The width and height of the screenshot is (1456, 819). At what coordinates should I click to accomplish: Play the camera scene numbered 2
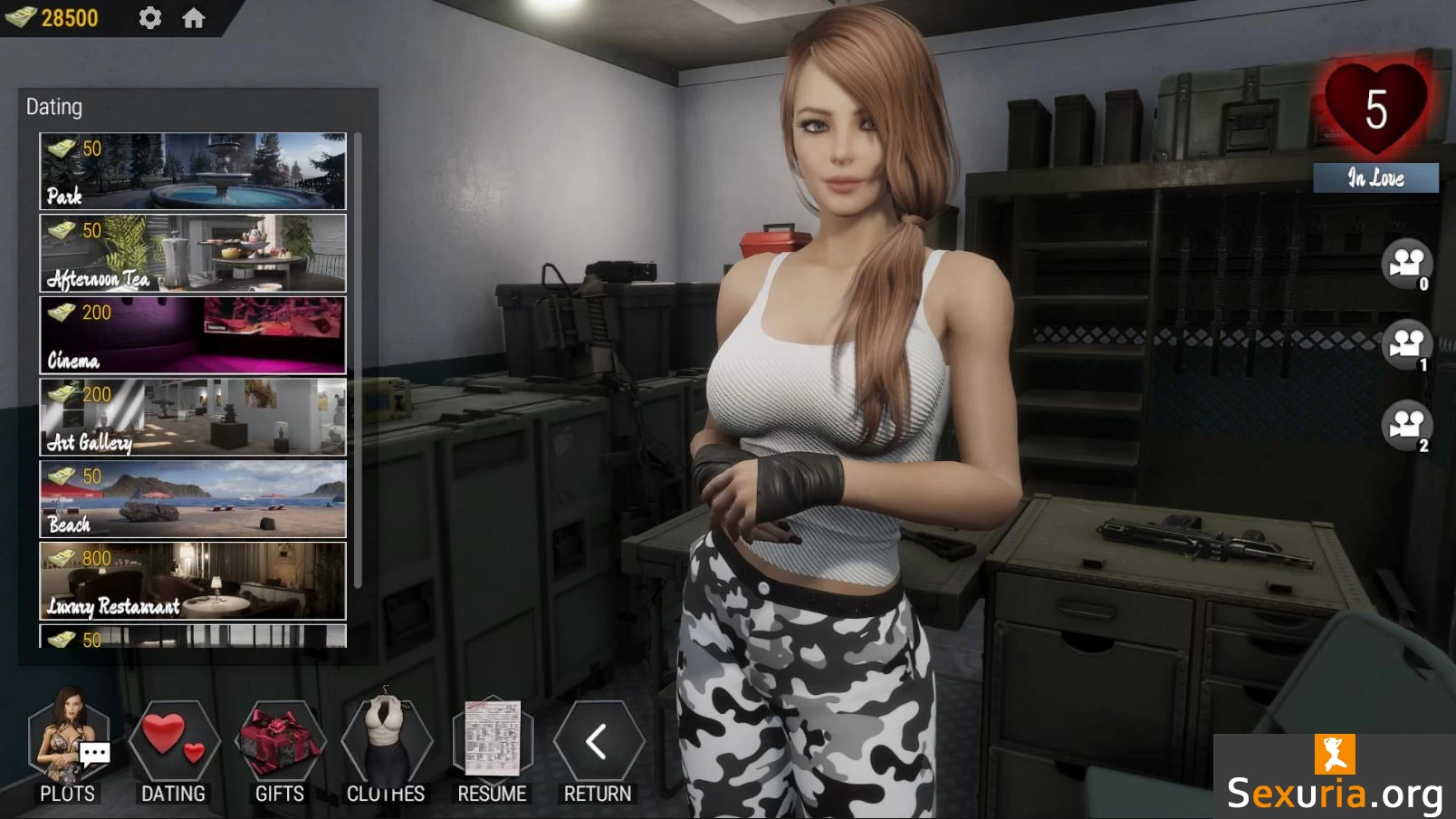tap(1406, 424)
